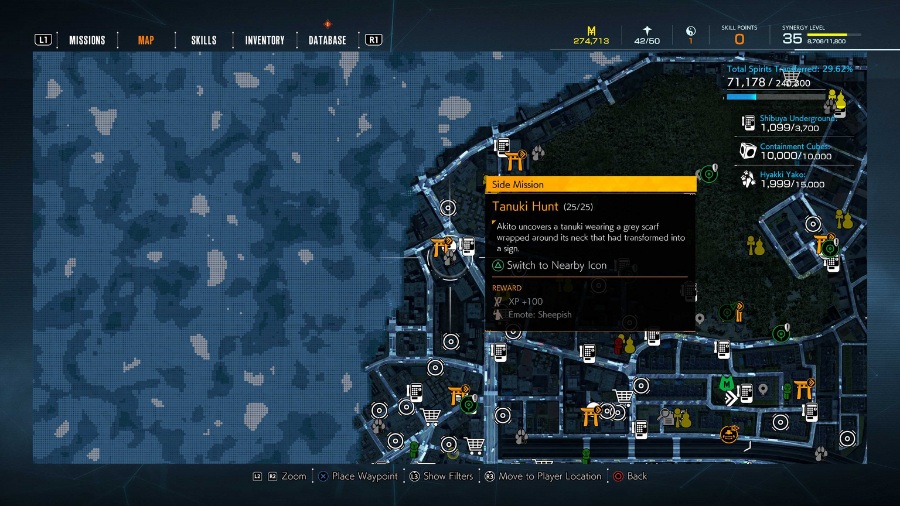Screen dimensions: 900x506
Task: Open the Skills tab
Action: pyautogui.click(x=203, y=40)
